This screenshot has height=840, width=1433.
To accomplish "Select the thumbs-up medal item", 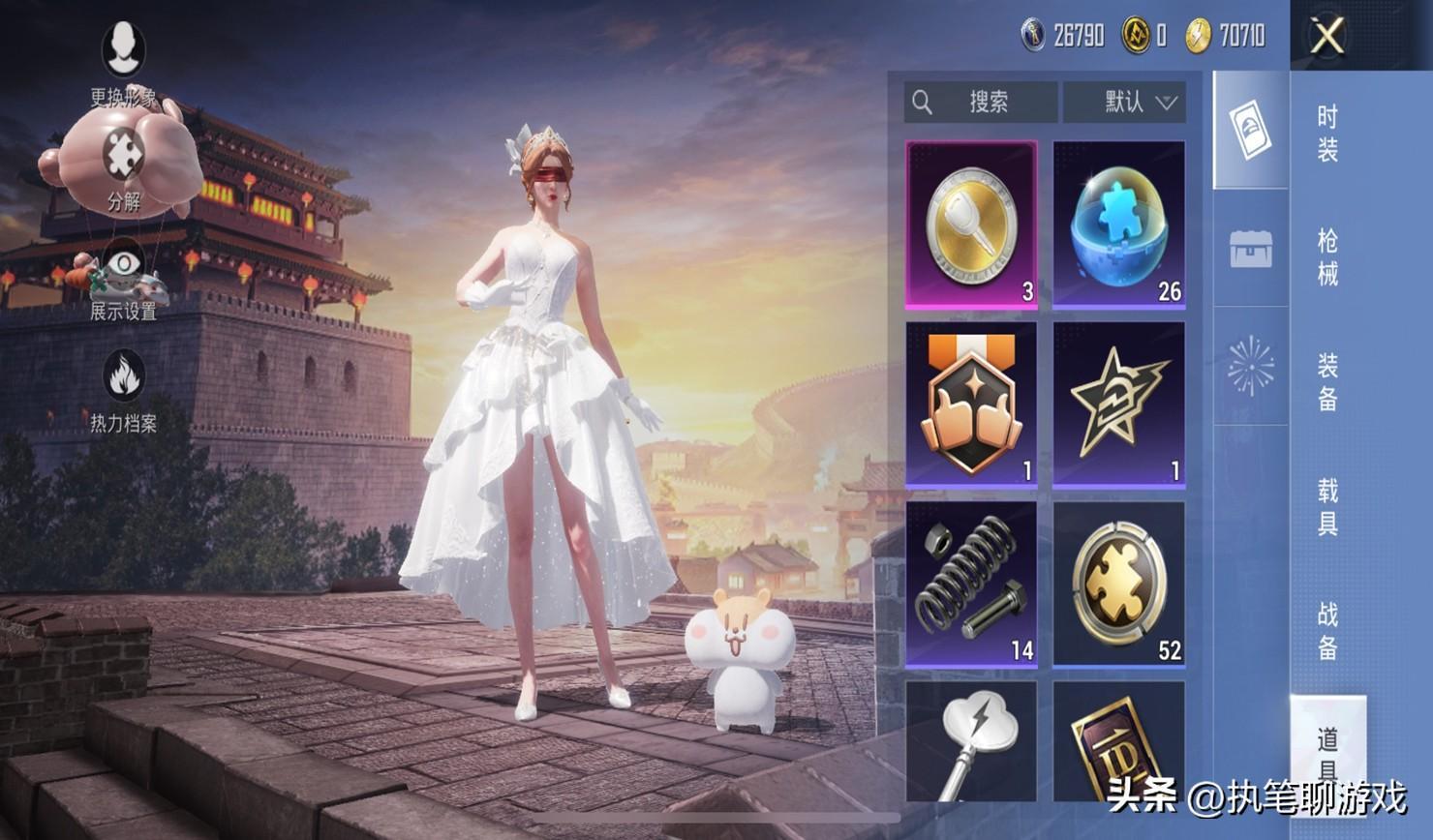I will (971, 405).
